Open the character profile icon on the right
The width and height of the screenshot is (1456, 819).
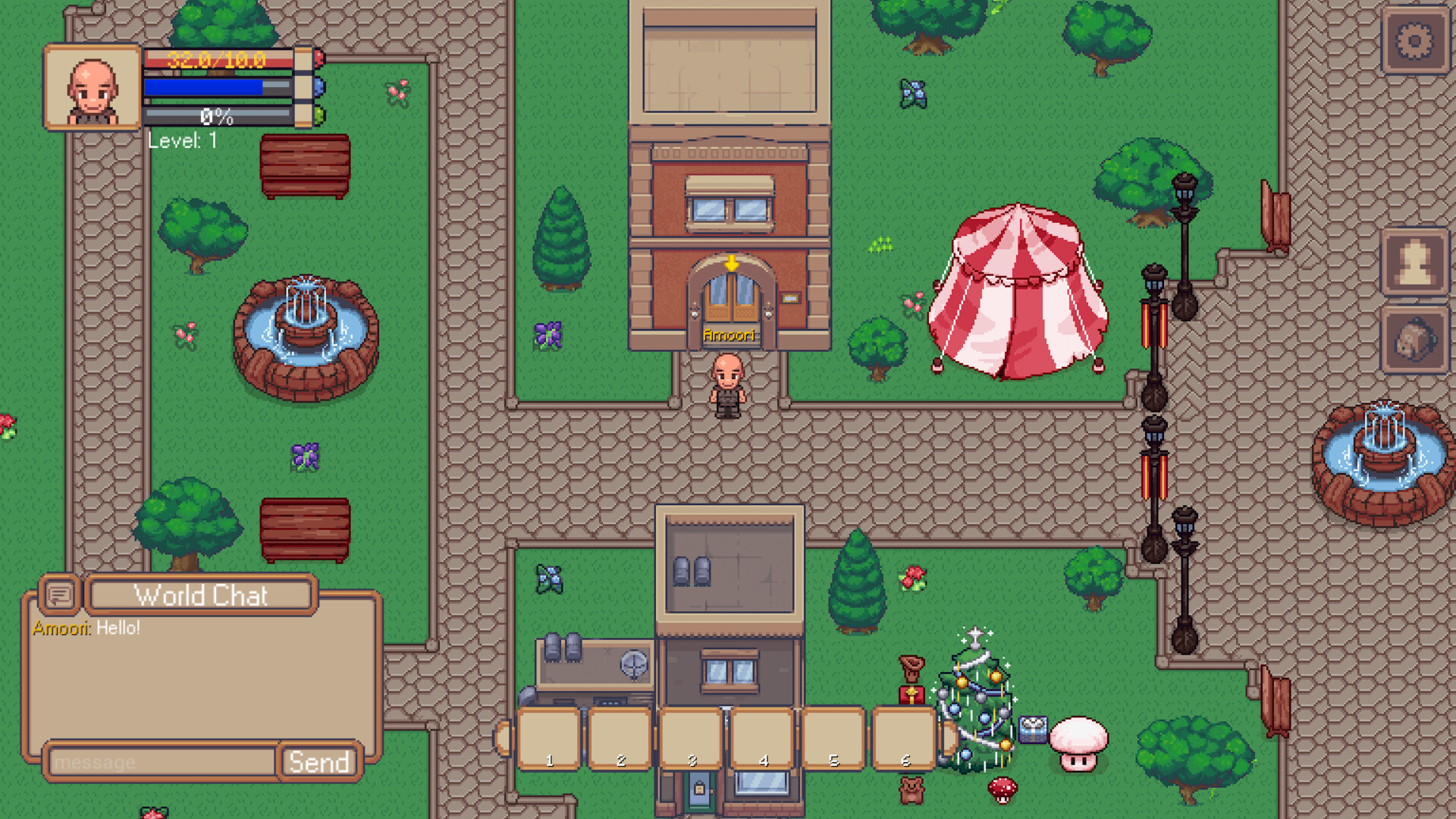[x=1415, y=262]
